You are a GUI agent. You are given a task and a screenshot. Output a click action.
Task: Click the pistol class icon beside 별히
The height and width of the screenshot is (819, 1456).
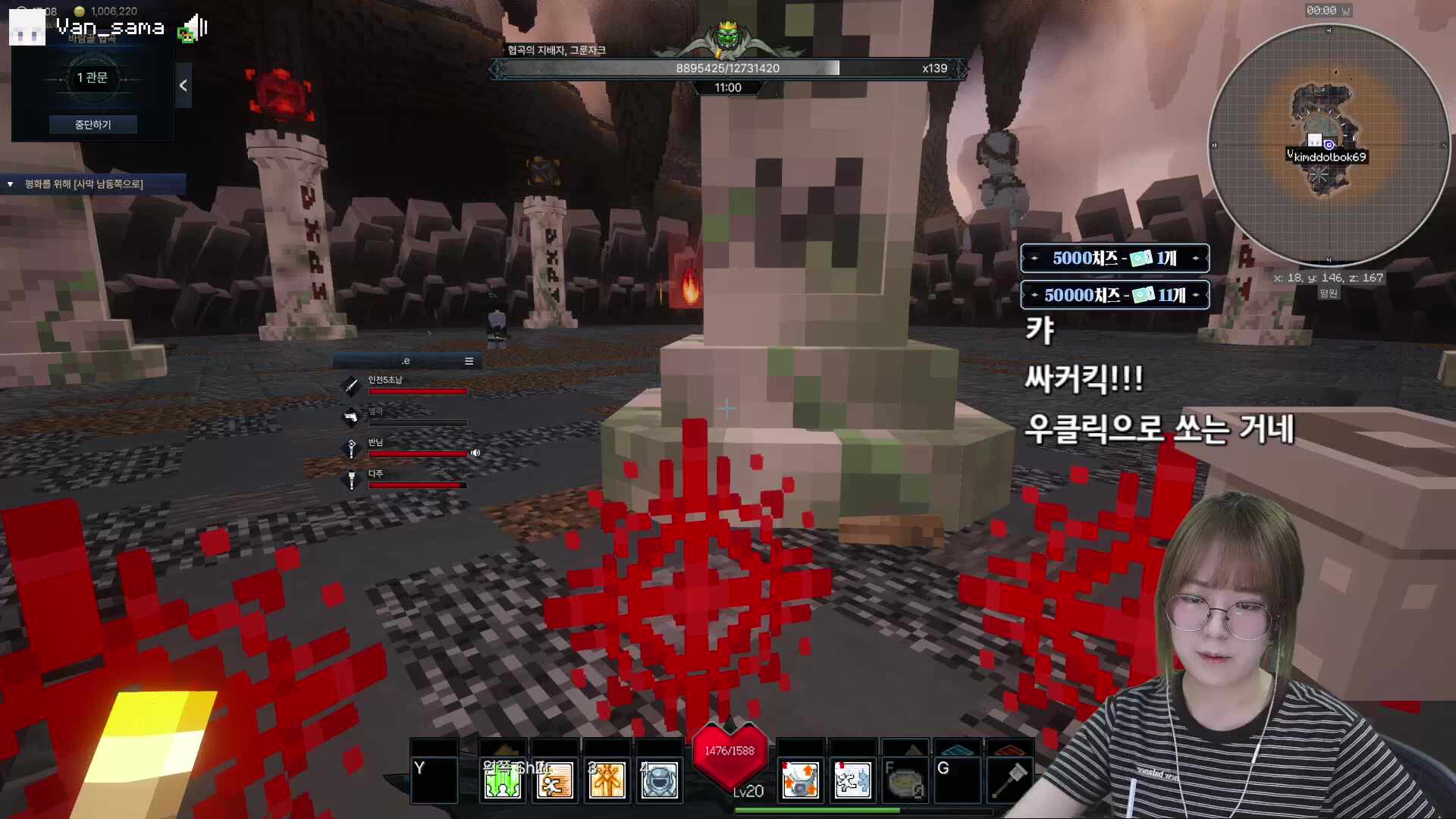[x=350, y=417]
